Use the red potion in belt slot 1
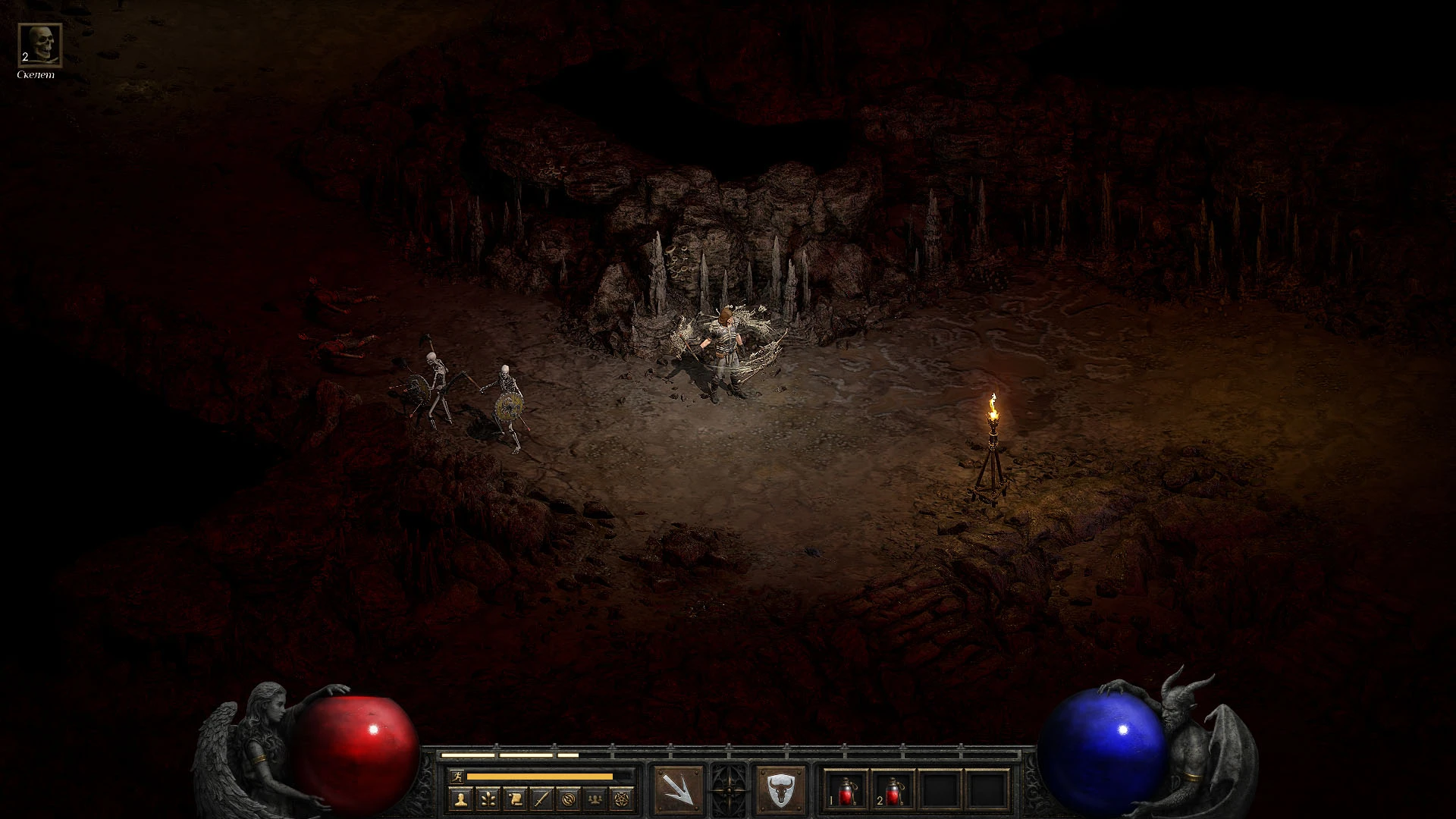Viewport: 1456px width, 819px height. point(846,789)
